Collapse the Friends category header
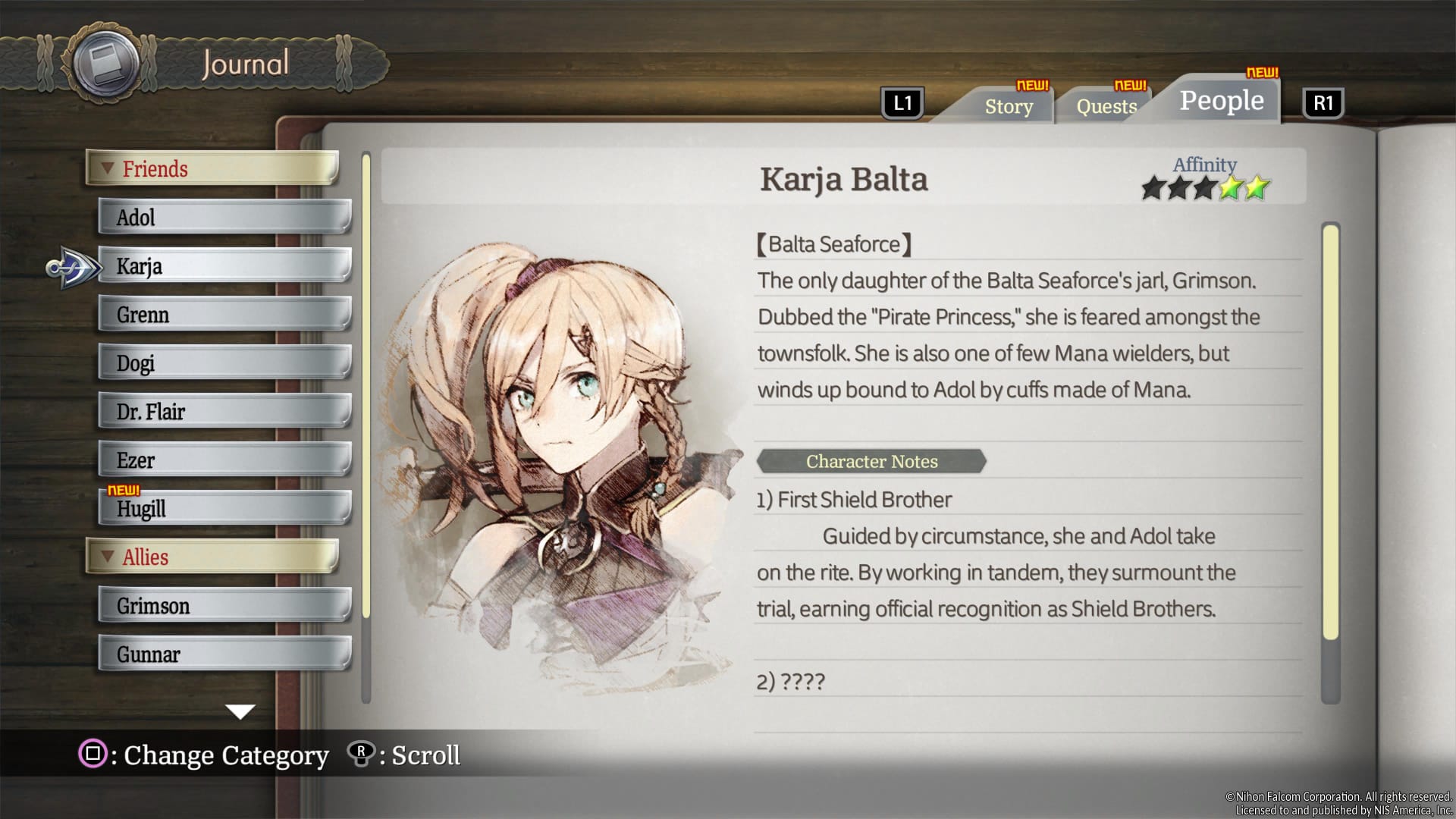Image resolution: width=1456 pixels, height=819 pixels. (212, 168)
